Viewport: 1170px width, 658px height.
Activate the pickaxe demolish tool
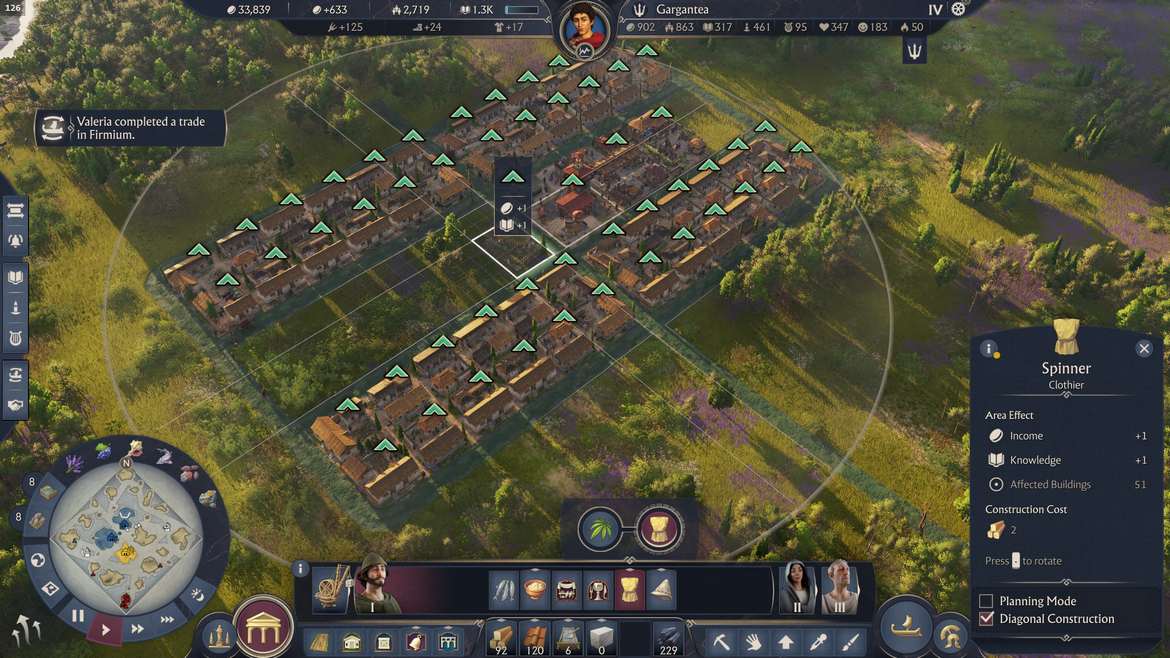point(722,641)
